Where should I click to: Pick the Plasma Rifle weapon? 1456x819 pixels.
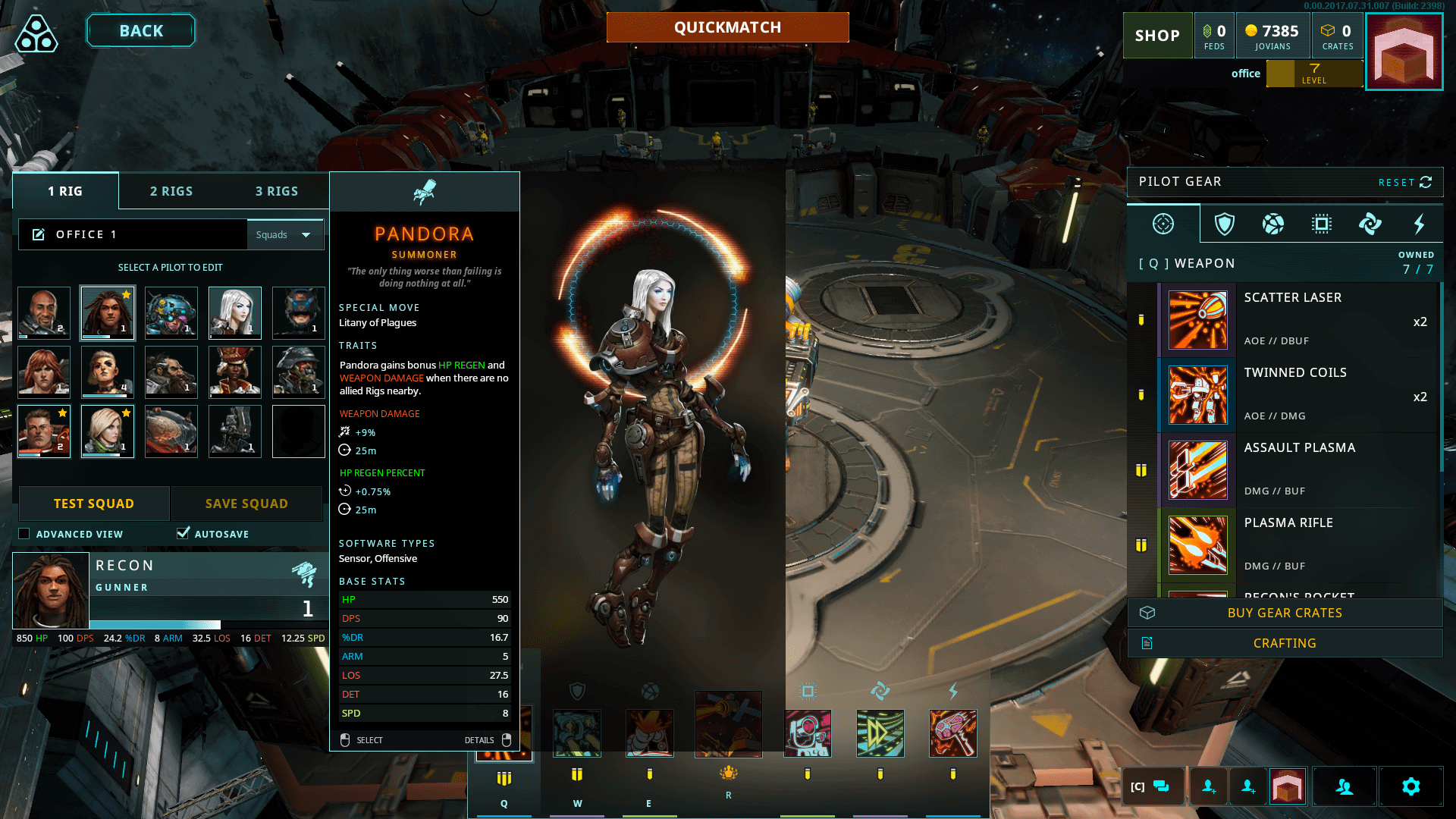[1297, 544]
